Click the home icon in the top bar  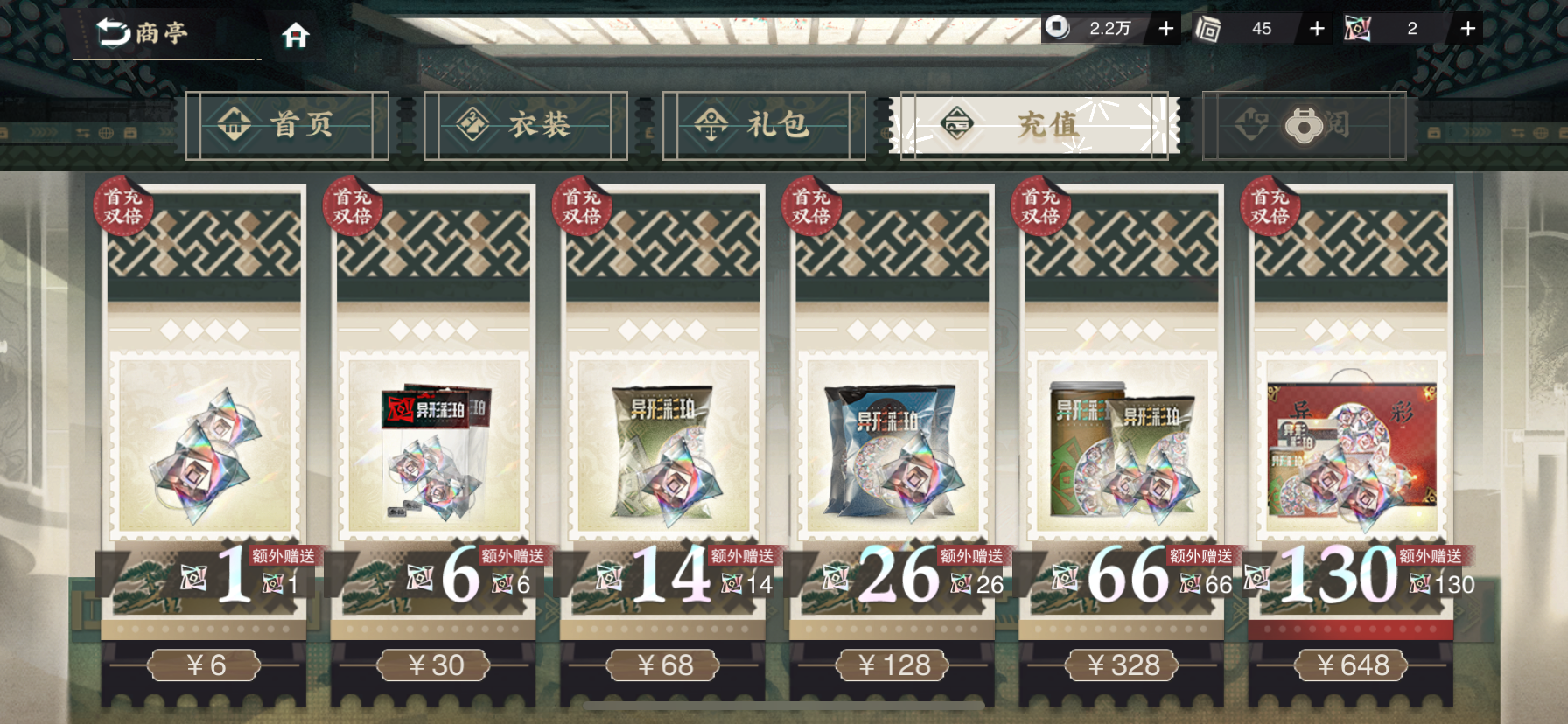click(x=297, y=35)
